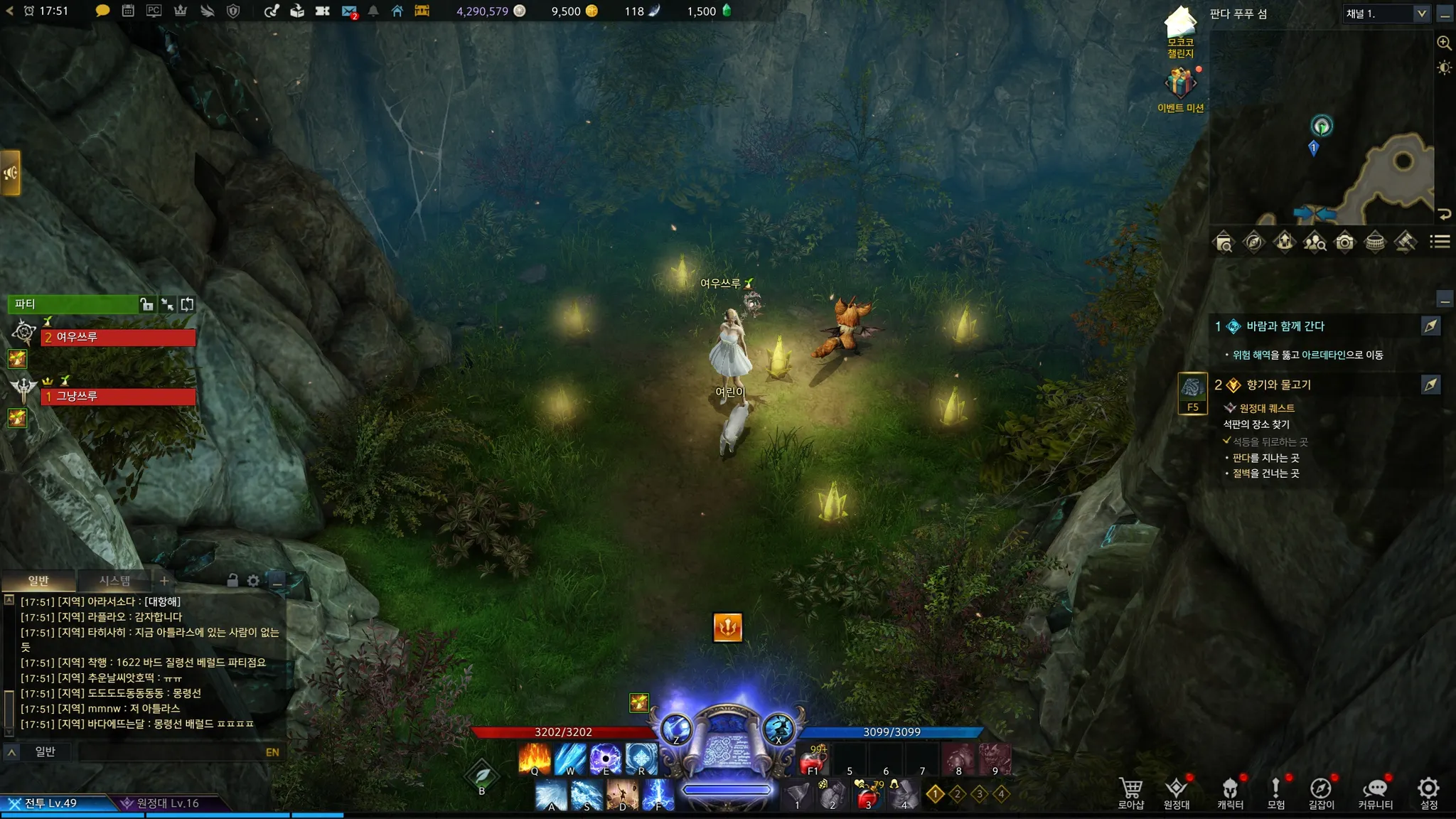Use the red potion in slot F1

[813, 760]
